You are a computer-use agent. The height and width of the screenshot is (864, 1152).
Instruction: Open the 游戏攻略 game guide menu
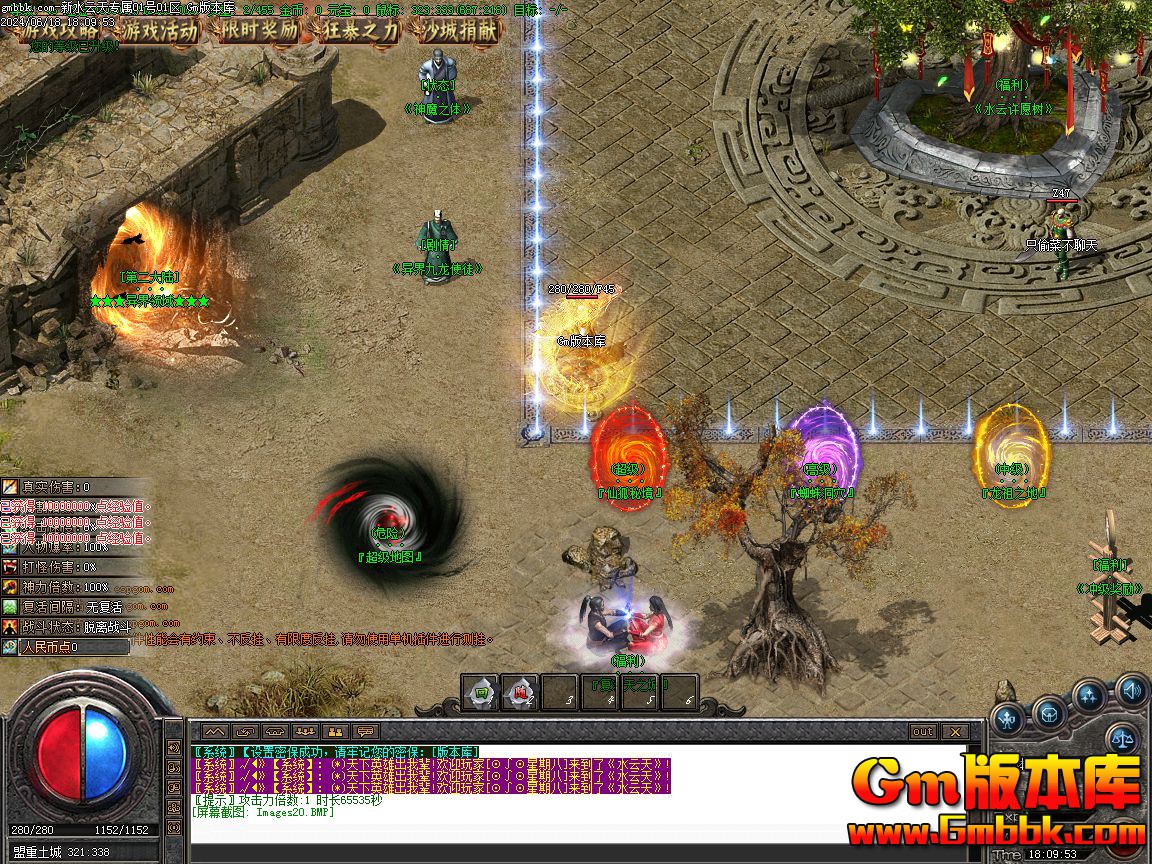tap(58, 30)
